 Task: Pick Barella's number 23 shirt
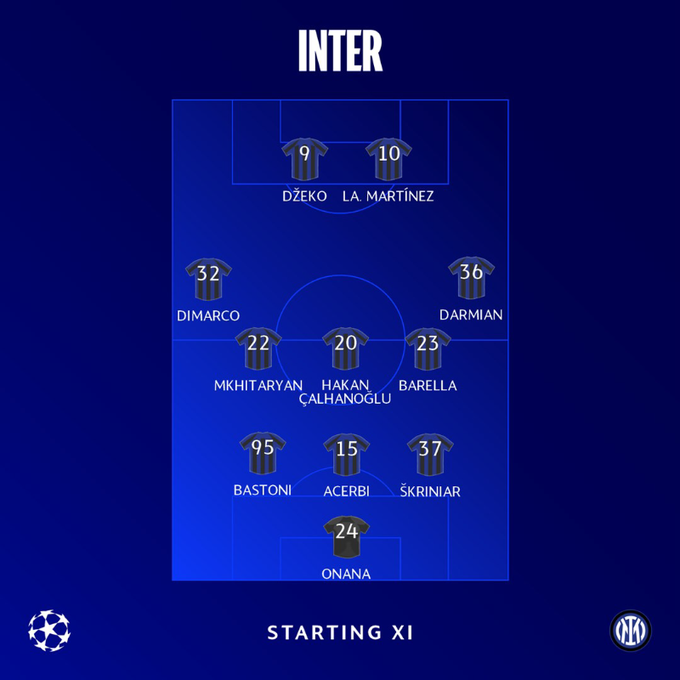(x=428, y=350)
